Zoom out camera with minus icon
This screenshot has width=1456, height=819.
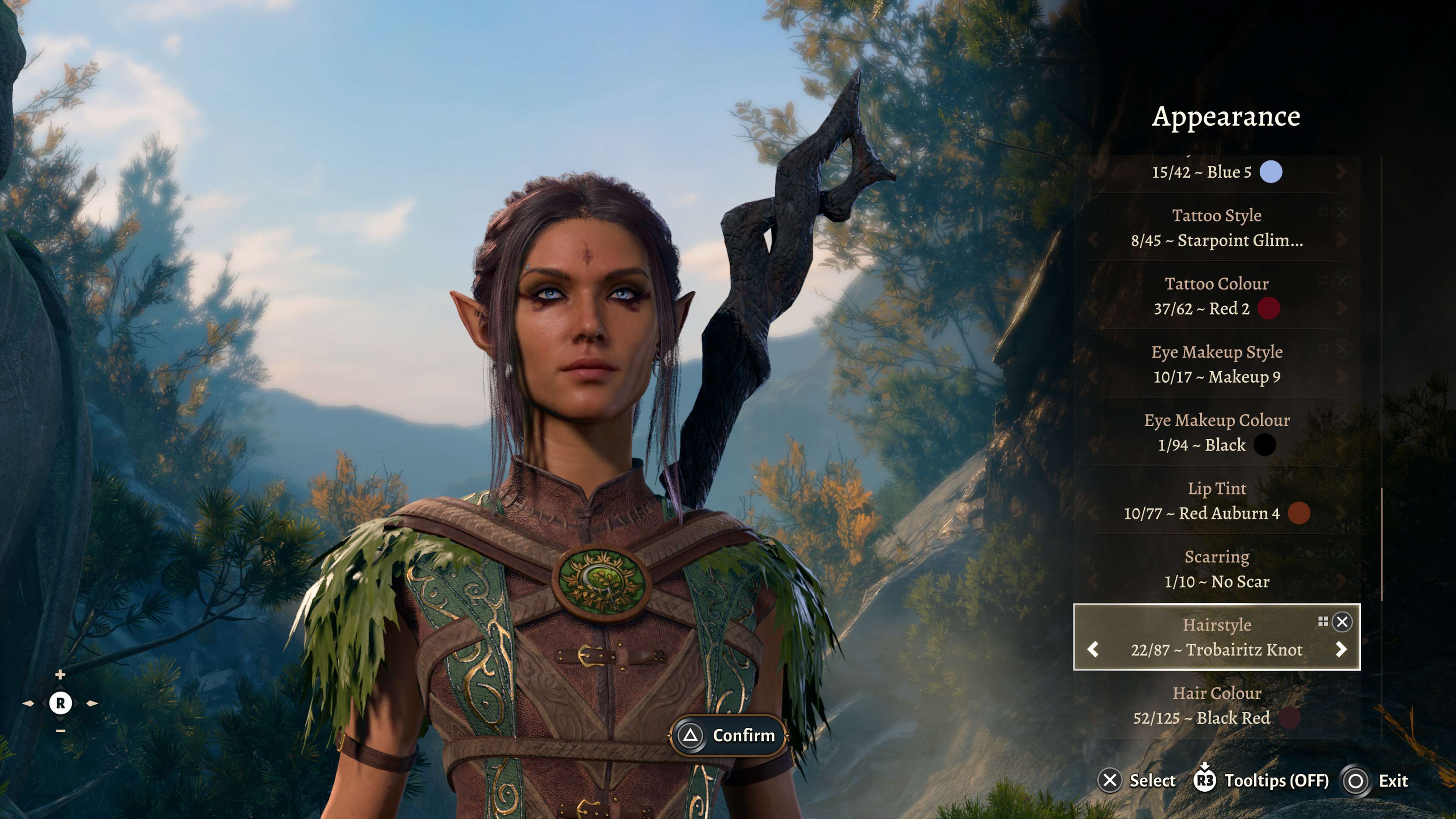click(x=60, y=731)
